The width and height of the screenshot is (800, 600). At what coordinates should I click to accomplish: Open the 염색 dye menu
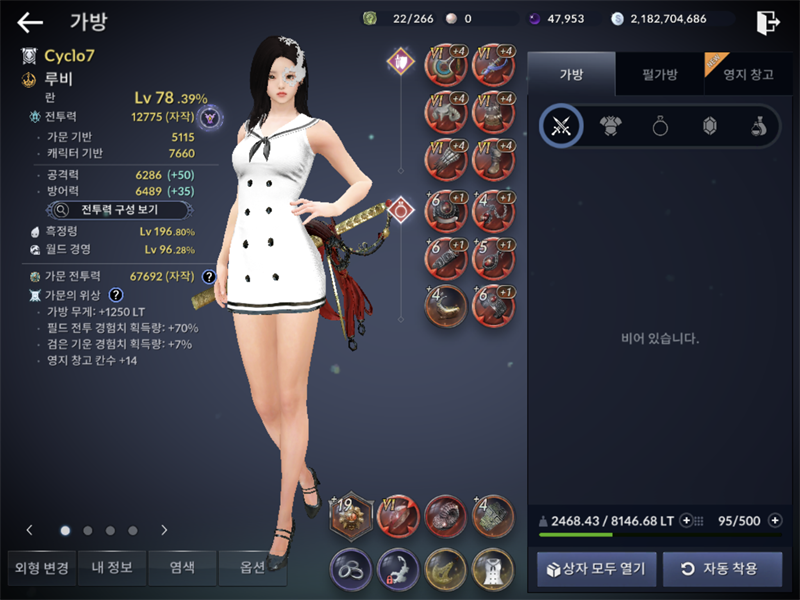(x=182, y=568)
